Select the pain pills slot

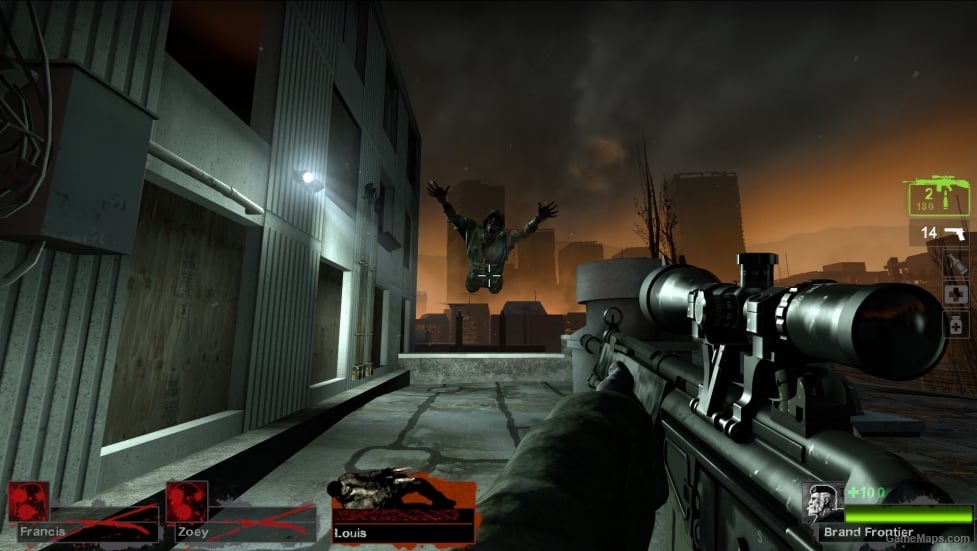point(956,324)
